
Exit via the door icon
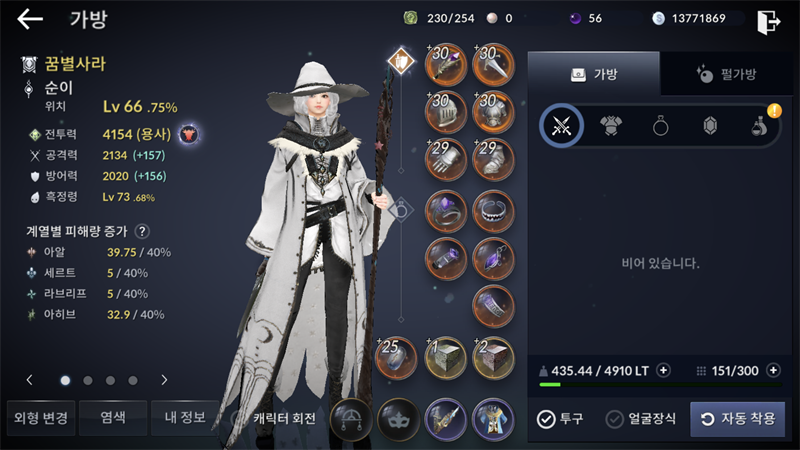pos(768,21)
